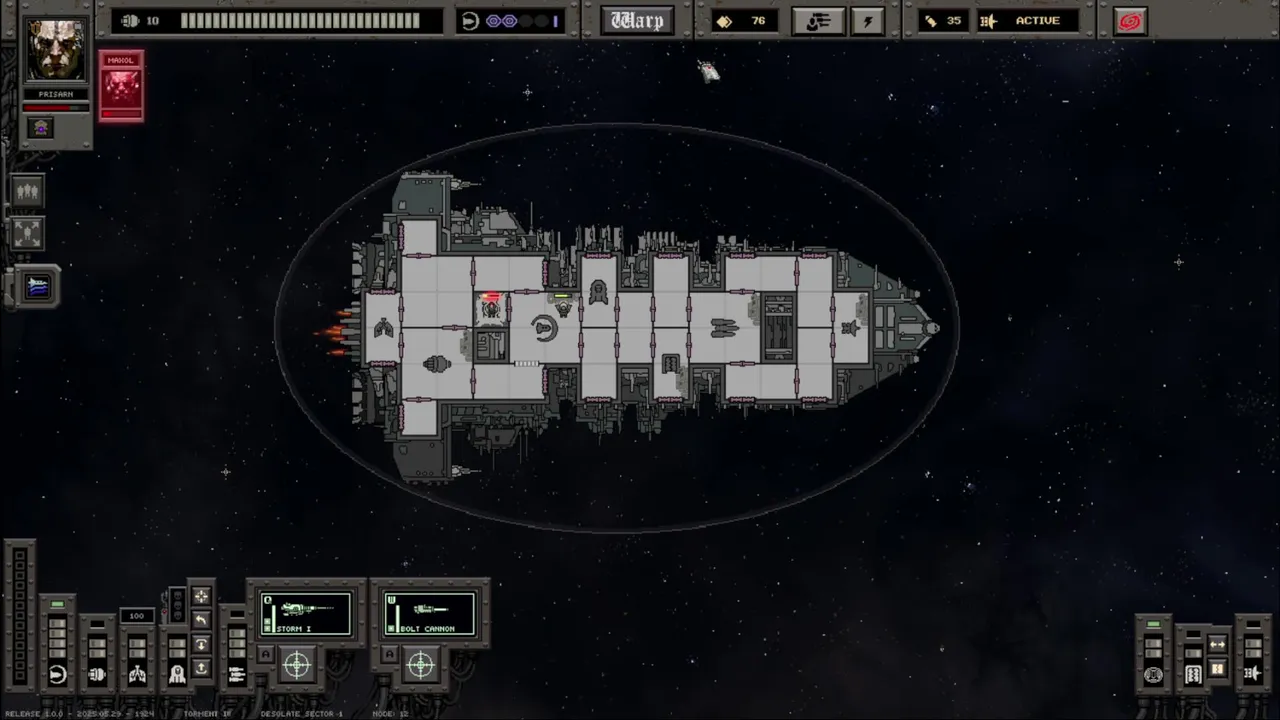Click the Bolt Cannon targeting crosshair

click(421, 664)
